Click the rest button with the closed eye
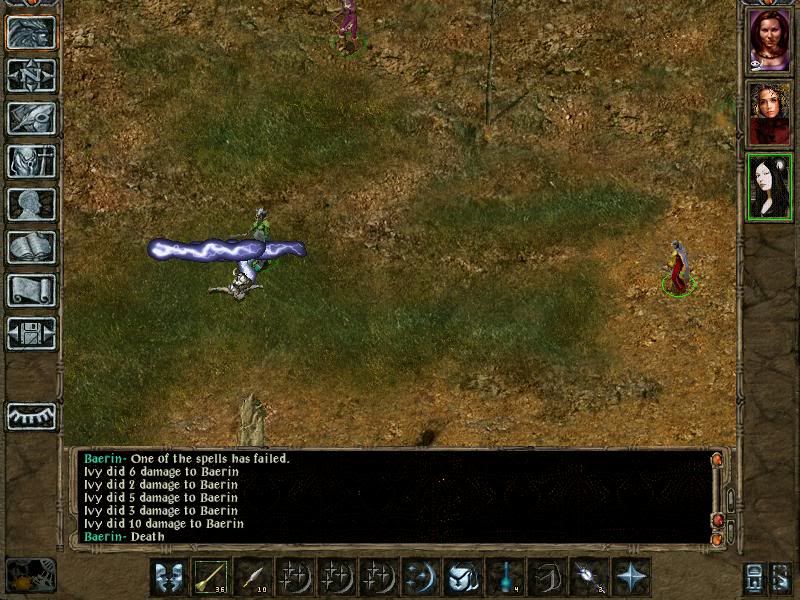Image resolution: width=800 pixels, height=600 pixels. point(31,416)
